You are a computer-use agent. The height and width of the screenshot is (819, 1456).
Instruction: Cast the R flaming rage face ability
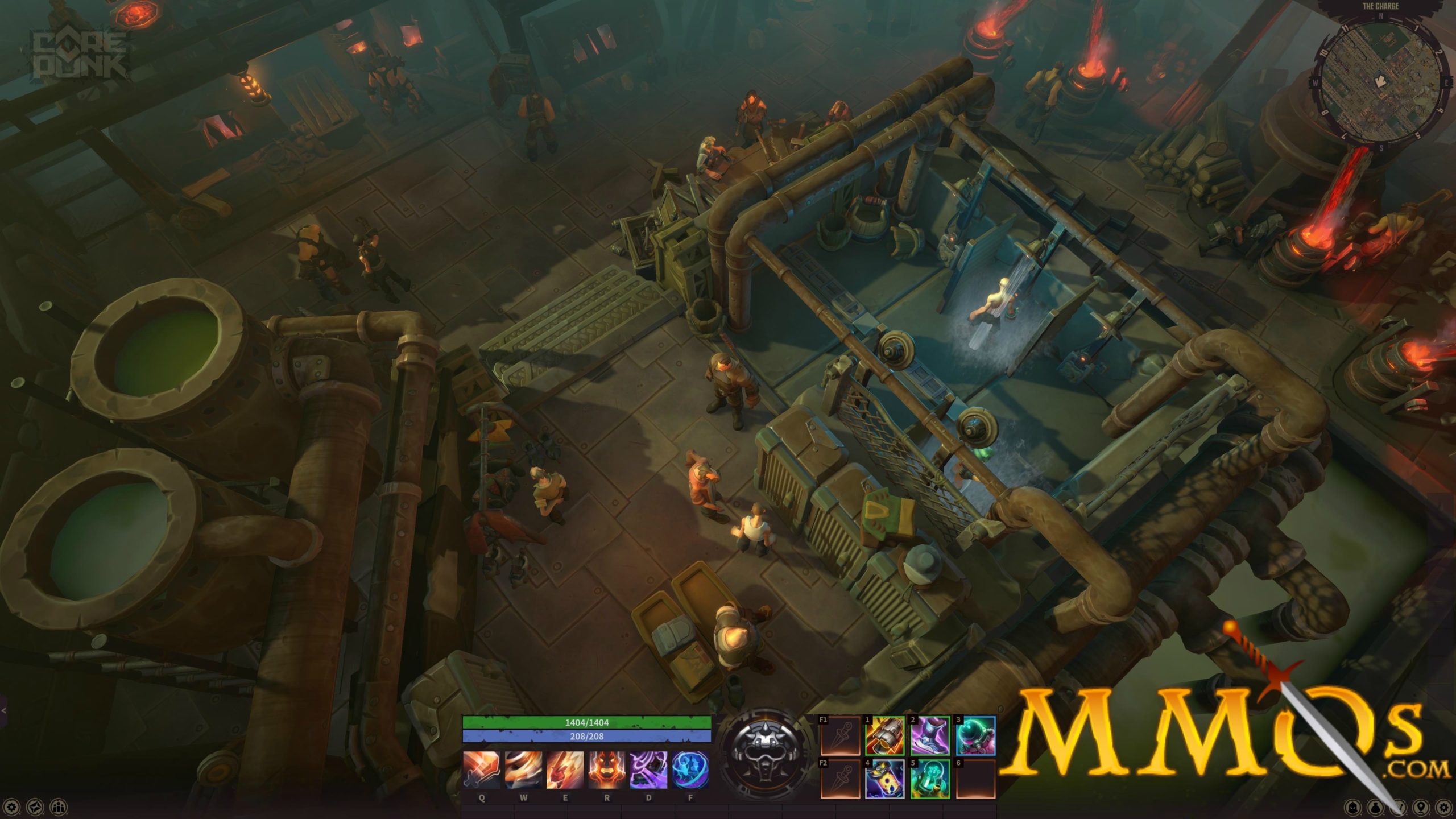pos(607,770)
